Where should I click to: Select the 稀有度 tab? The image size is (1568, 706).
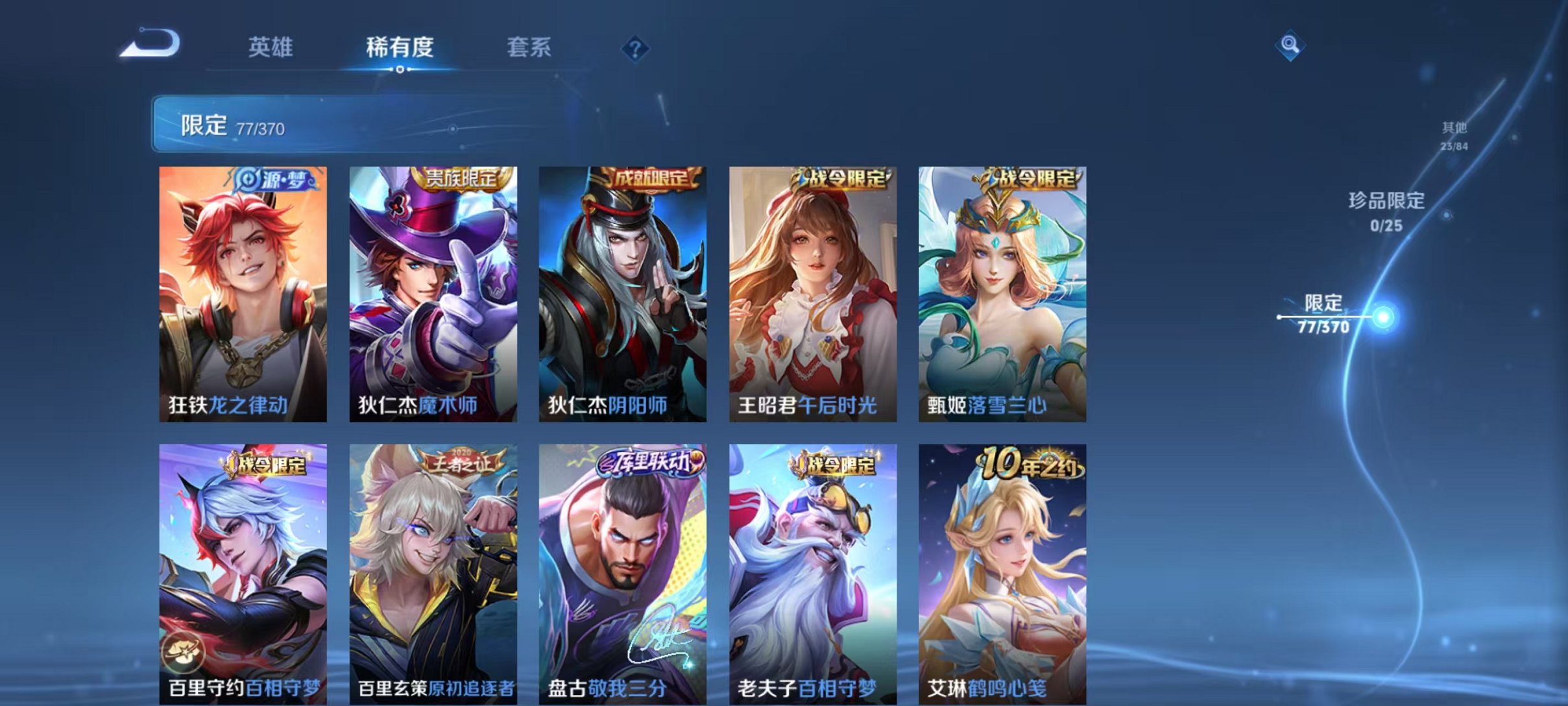pyautogui.click(x=400, y=48)
